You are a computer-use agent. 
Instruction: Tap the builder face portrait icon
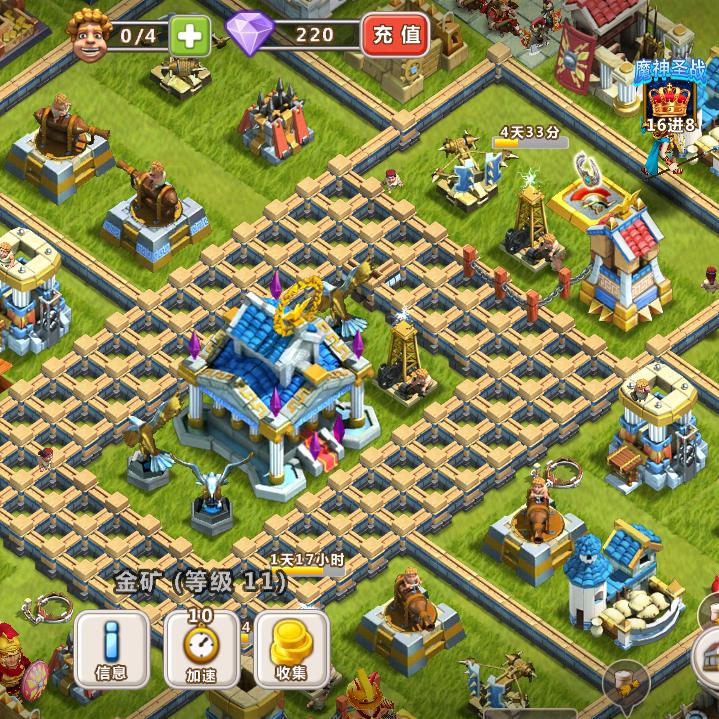tap(87, 35)
